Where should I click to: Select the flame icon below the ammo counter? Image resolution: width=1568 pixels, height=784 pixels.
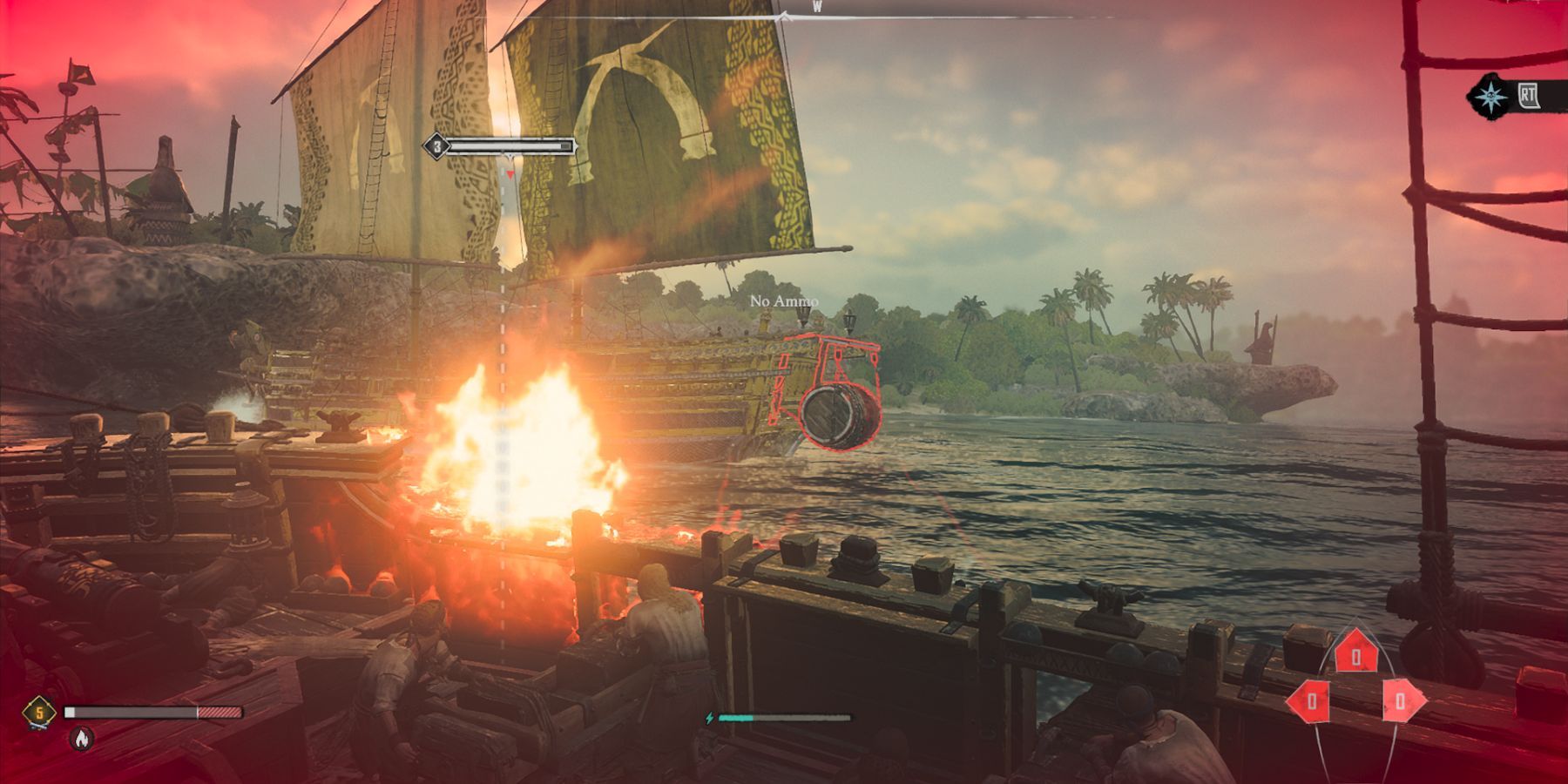81,739
